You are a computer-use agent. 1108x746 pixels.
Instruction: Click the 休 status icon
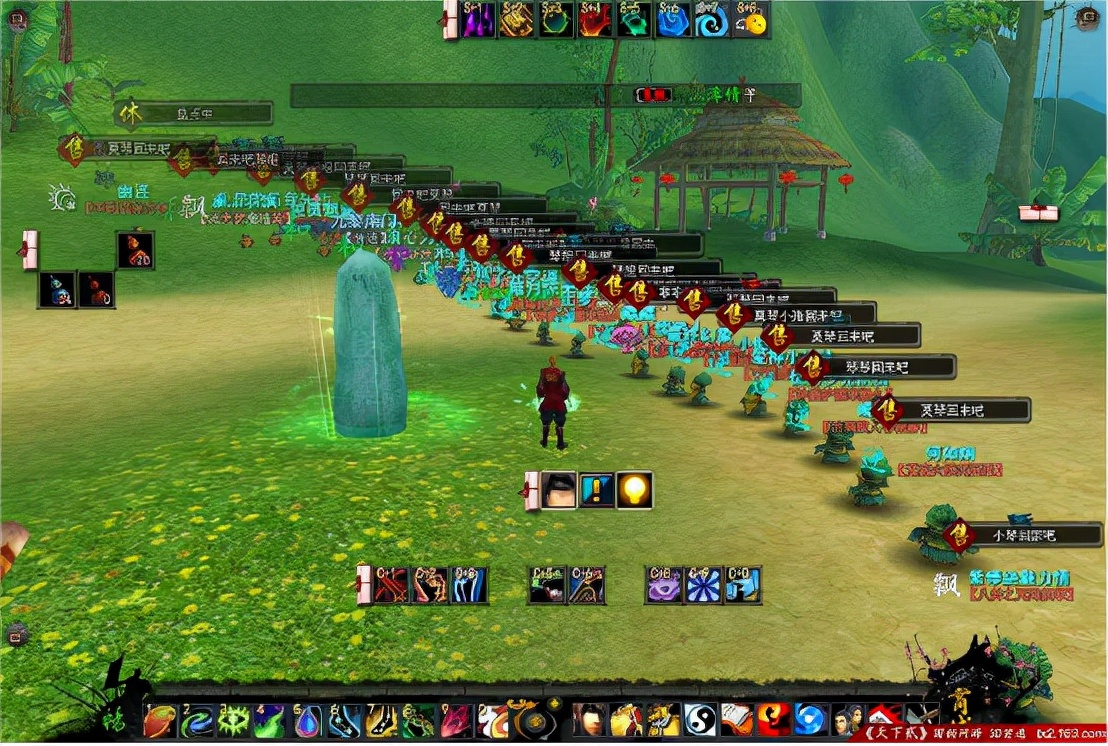(x=128, y=113)
